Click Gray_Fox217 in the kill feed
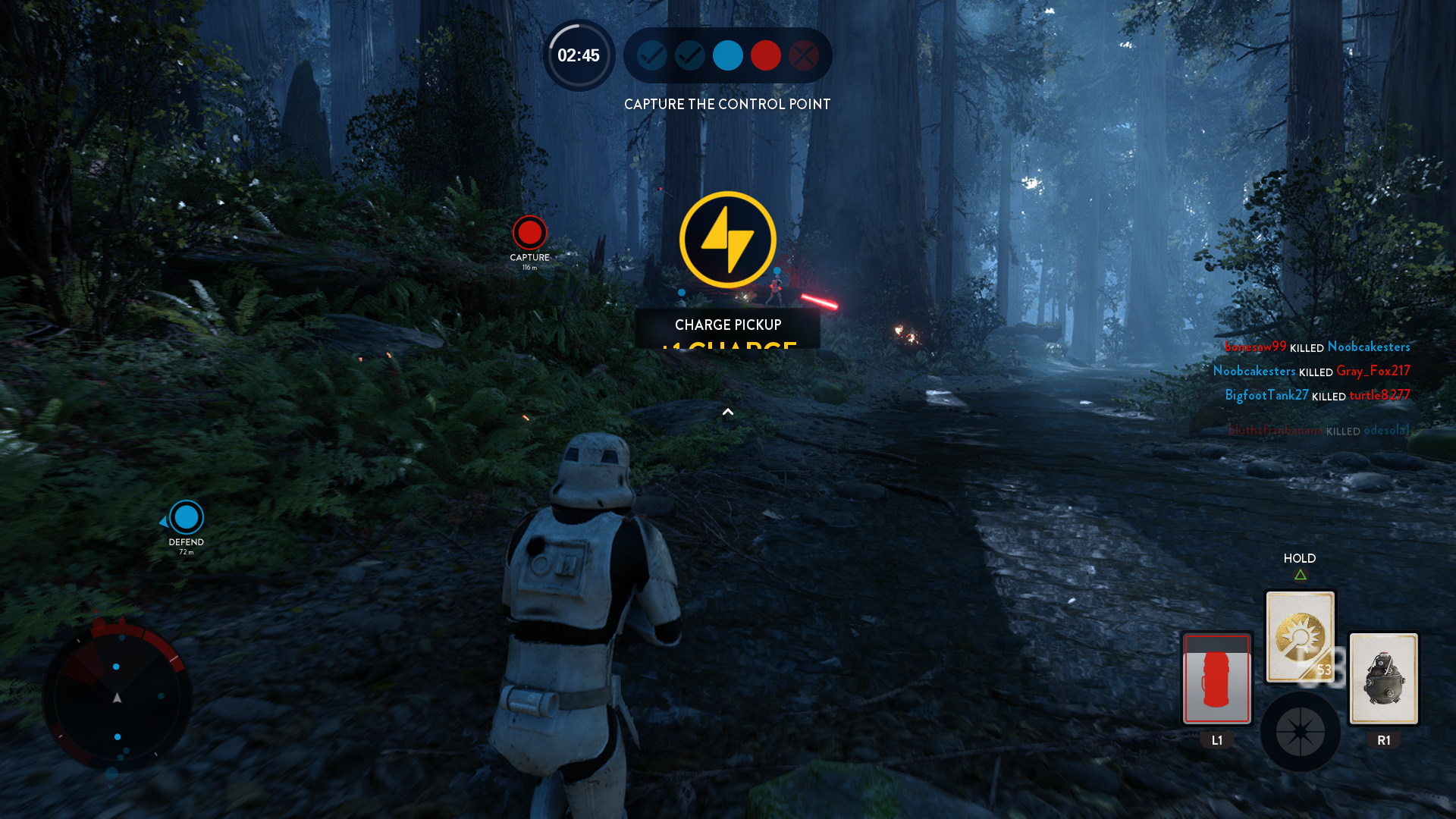 [x=1374, y=371]
